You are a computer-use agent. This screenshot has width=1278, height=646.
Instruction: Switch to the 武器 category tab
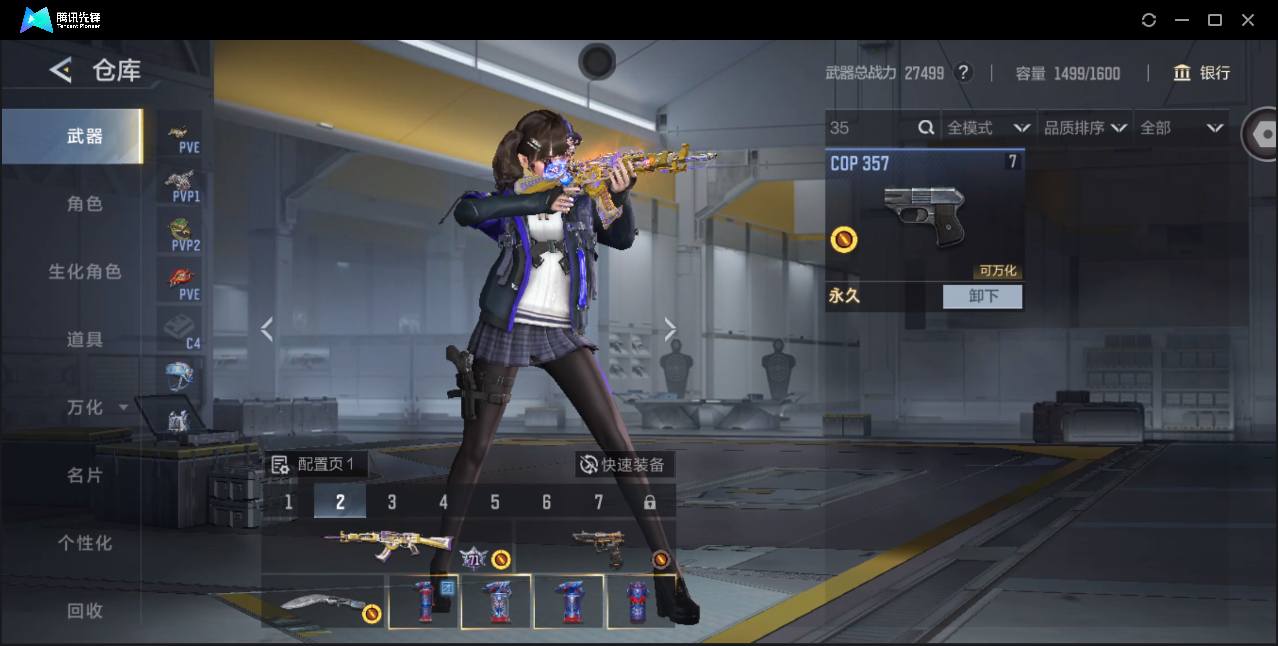click(84, 136)
